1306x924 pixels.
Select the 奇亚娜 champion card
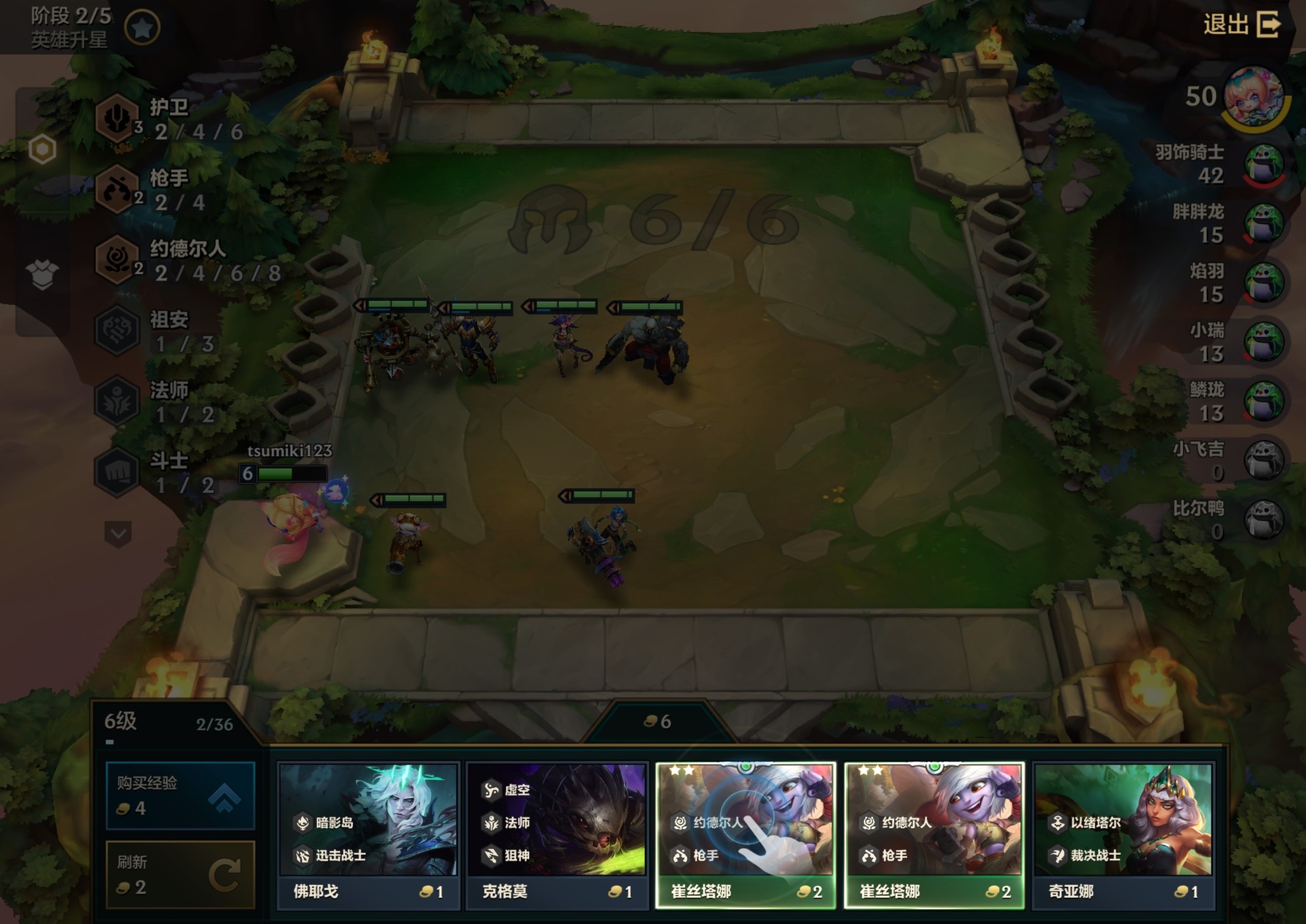pyautogui.click(x=1123, y=836)
